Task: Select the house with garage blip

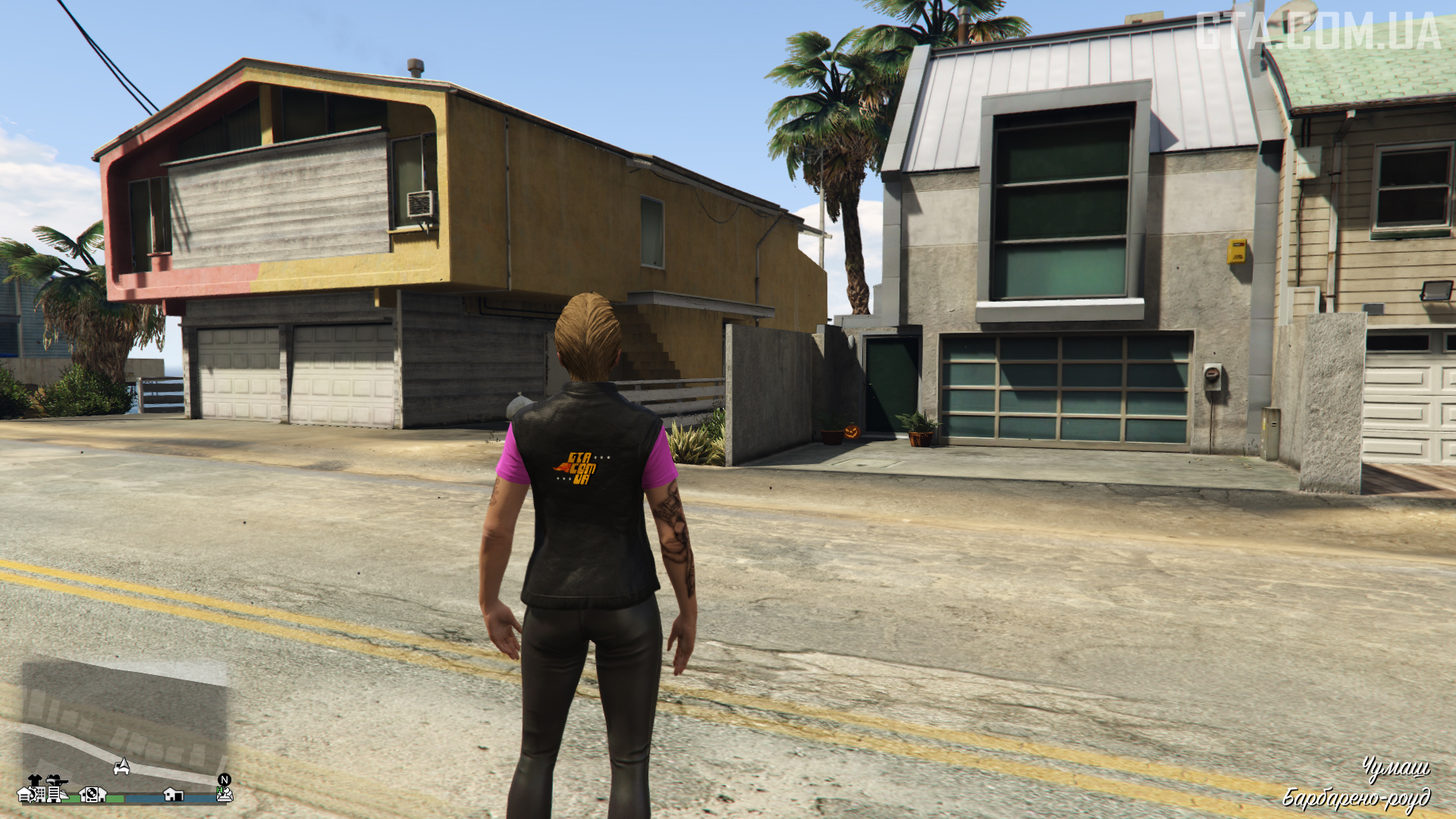Action: coord(174,795)
